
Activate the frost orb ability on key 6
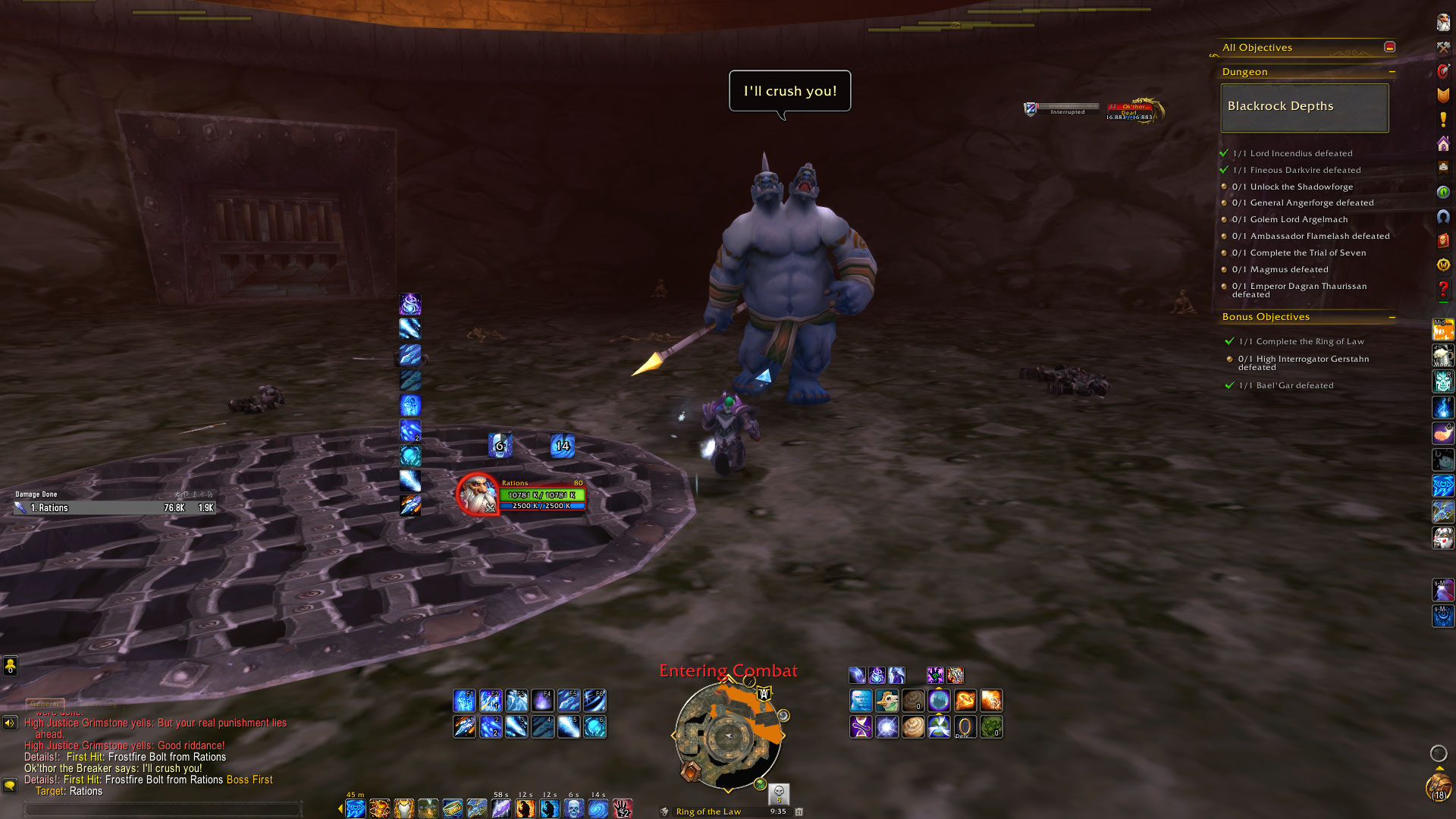click(595, 726)
